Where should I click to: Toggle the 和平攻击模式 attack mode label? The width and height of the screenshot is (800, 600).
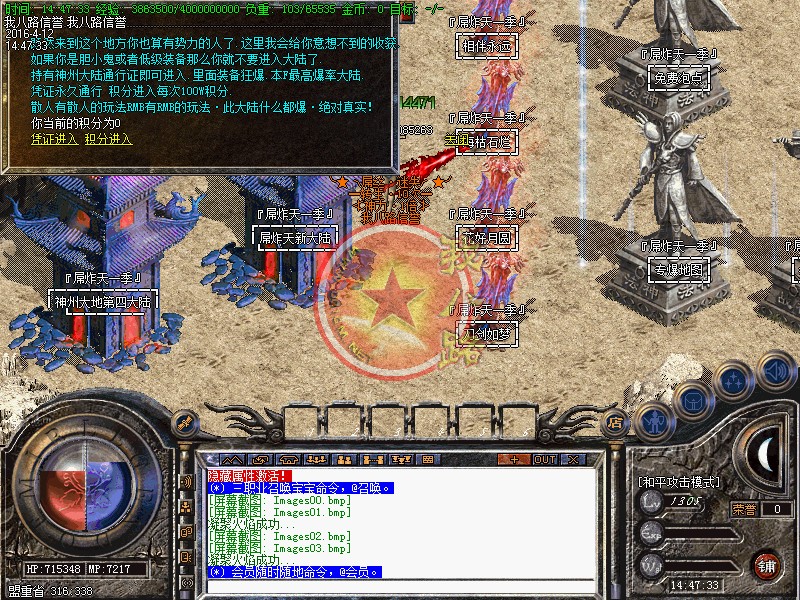tap(678, 481)
